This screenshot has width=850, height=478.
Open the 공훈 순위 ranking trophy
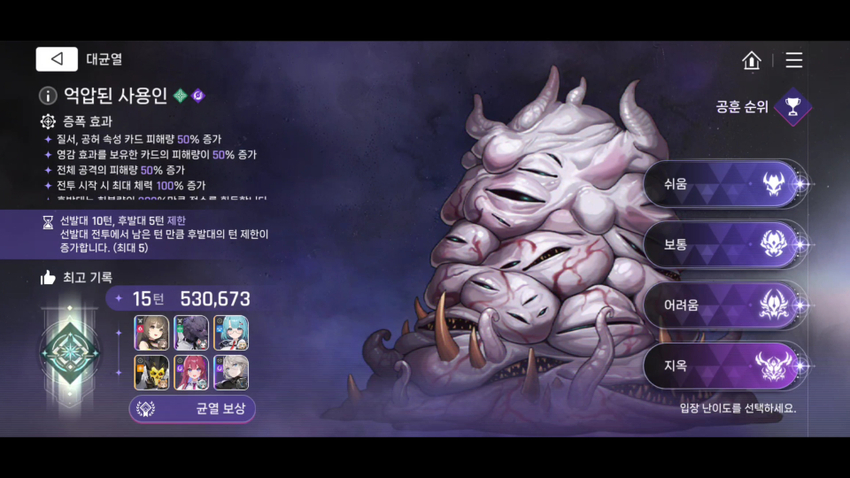(x=793, y=107)
